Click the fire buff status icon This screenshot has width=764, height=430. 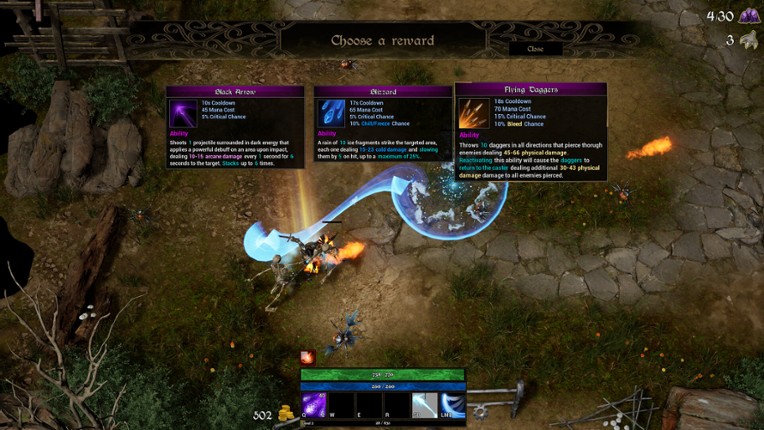(308, 357)
